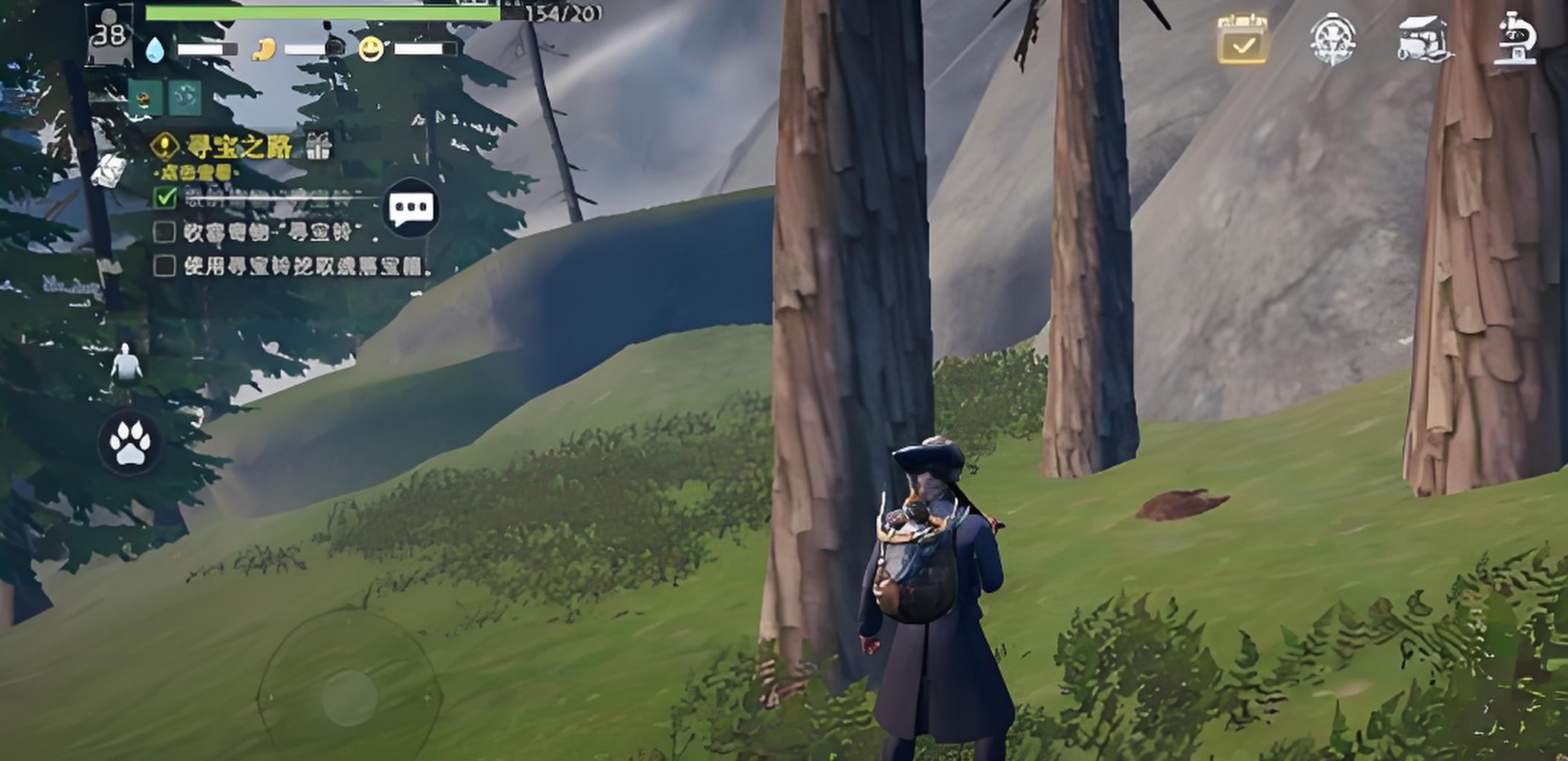Select the quest step about using 寻宝铃
The height and width of the screenshot is (761, 1568).
tap(305, 266)
